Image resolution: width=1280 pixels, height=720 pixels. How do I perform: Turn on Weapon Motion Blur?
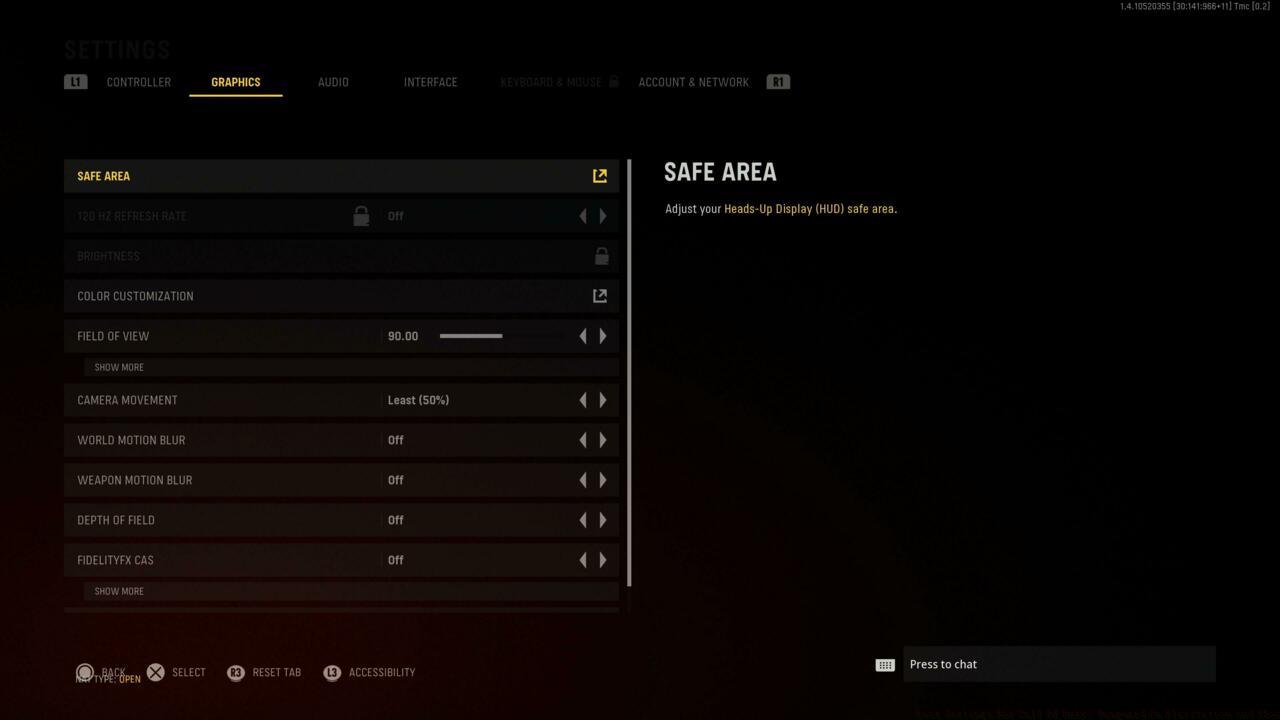point(603,479)
